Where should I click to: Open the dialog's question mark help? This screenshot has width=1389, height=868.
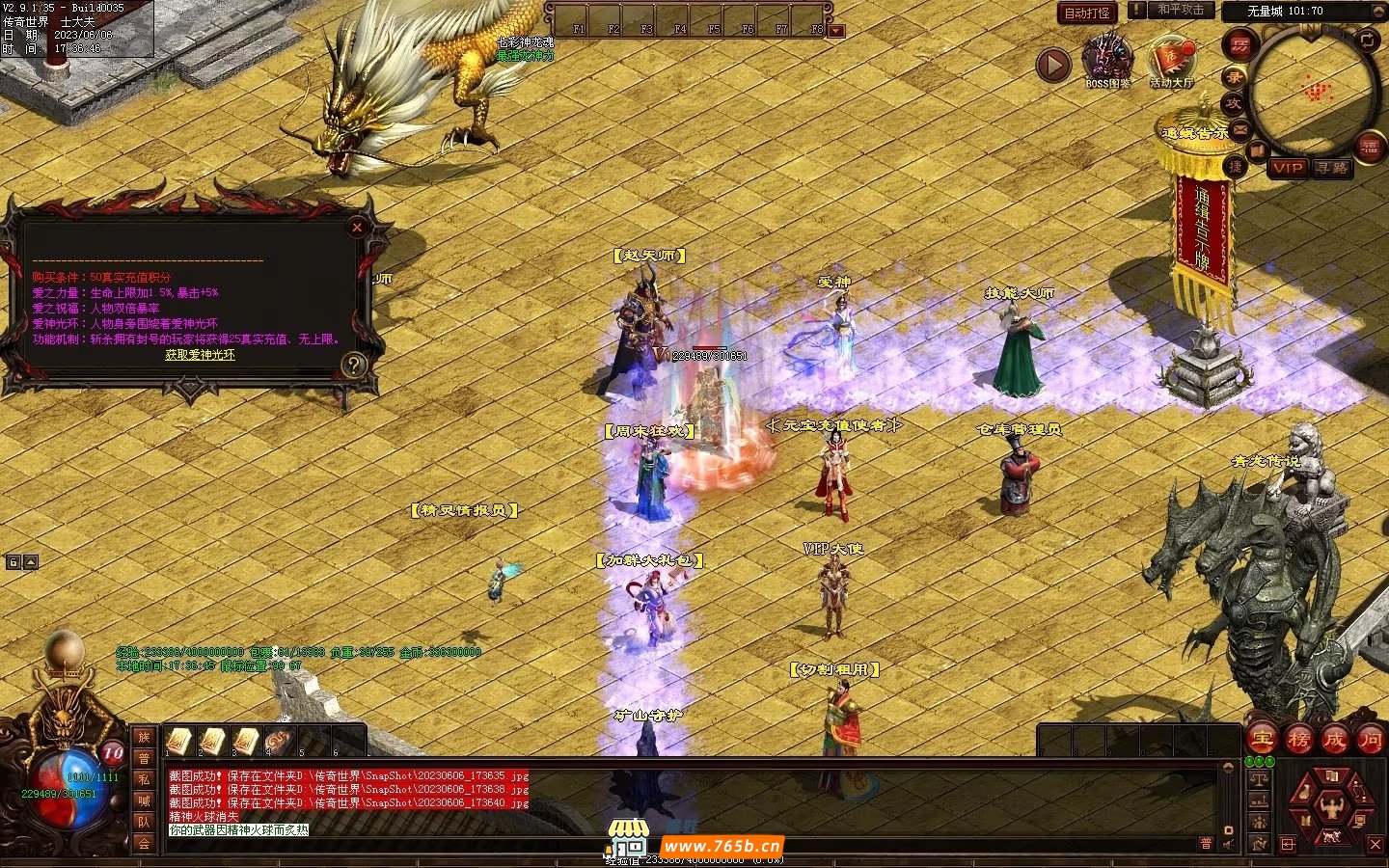[x=354, y=365]
